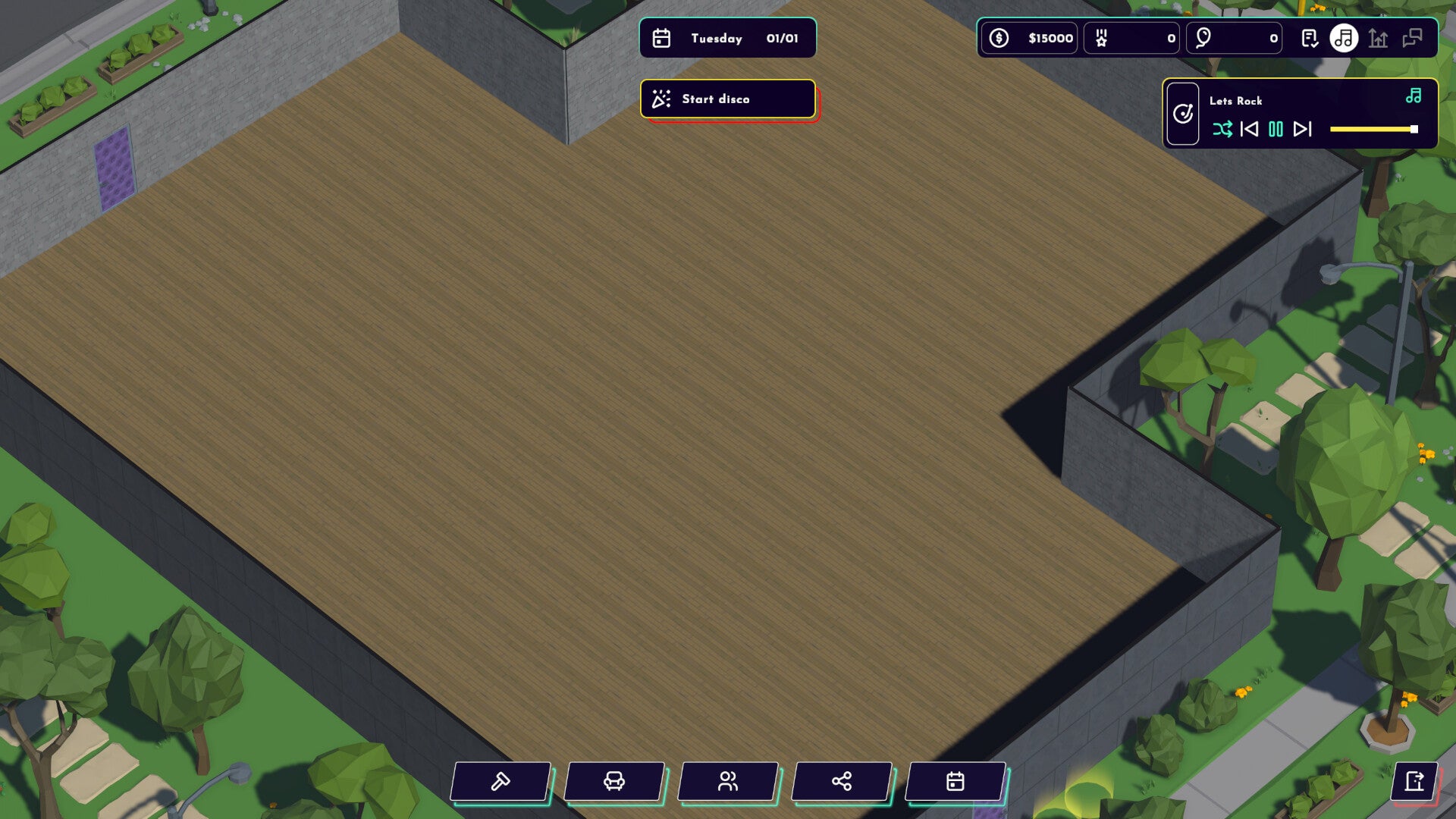
Task: Open the build tools with the hammer icon
Action: coord(500,781)
